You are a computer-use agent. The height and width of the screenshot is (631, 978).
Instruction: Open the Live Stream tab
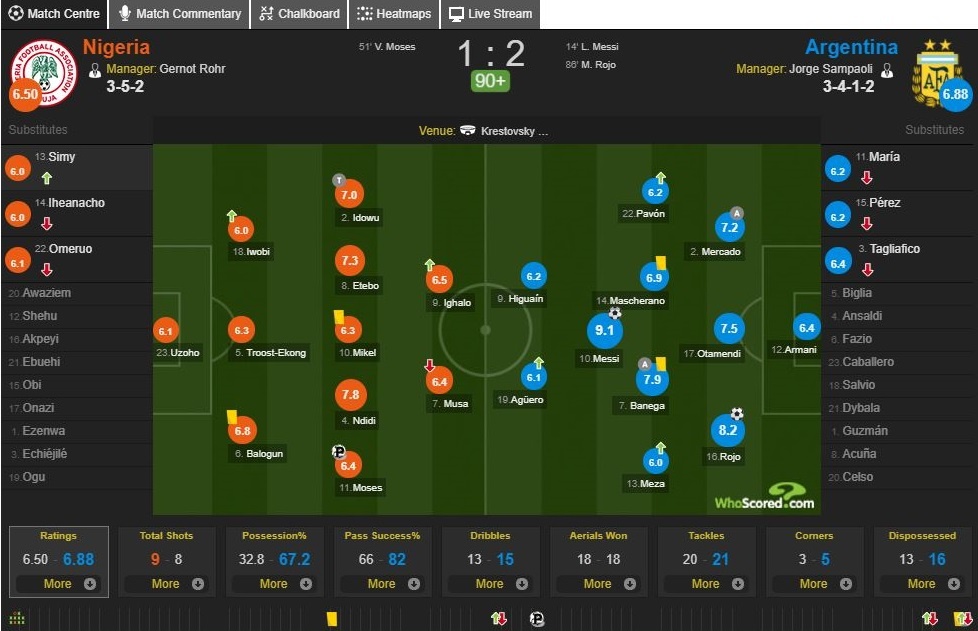(x=489, y=14)
